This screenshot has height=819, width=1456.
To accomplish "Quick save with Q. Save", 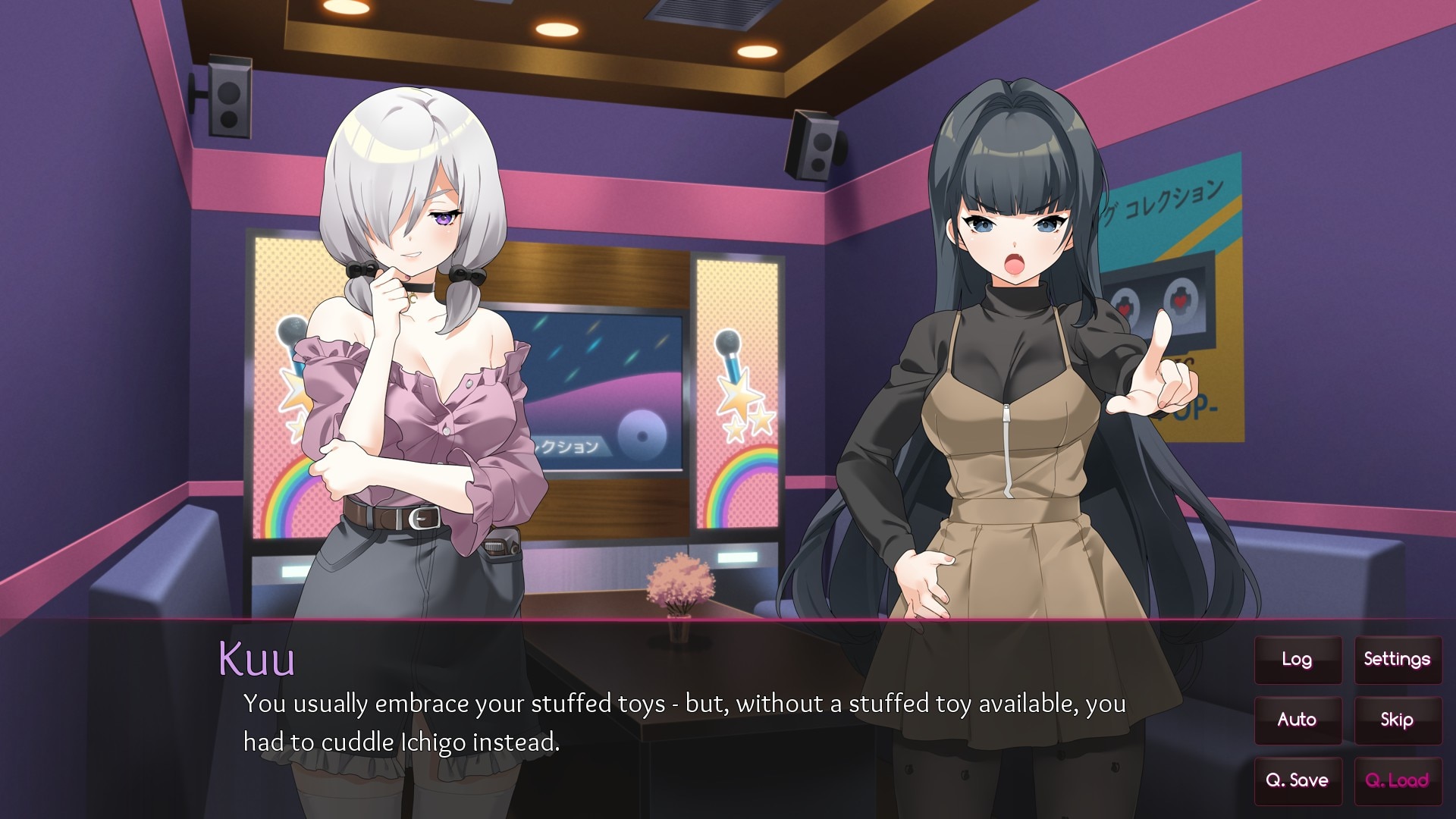I will (1297, 780).
